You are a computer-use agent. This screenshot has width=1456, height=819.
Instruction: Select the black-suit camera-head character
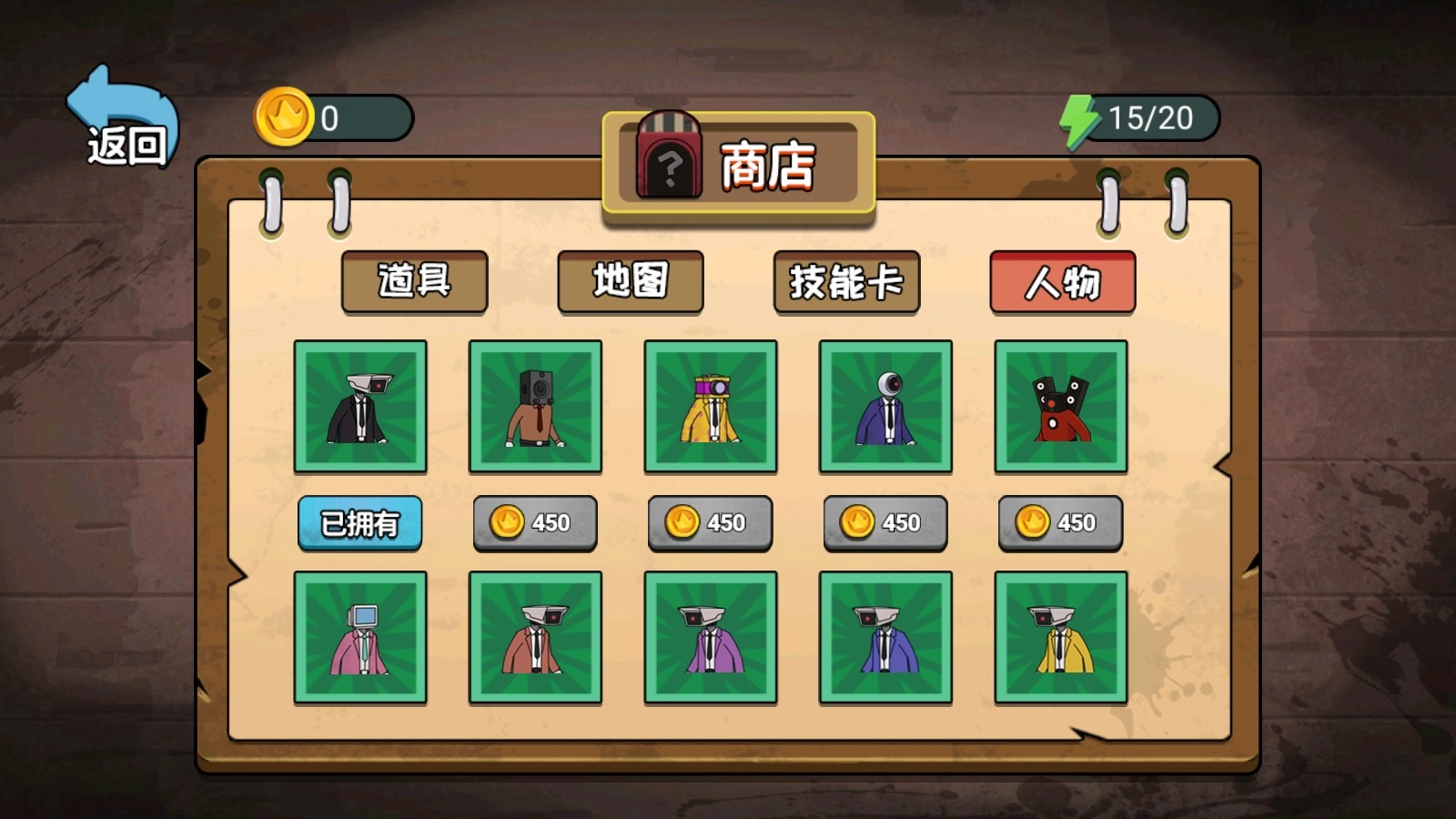tap(359, 406)
